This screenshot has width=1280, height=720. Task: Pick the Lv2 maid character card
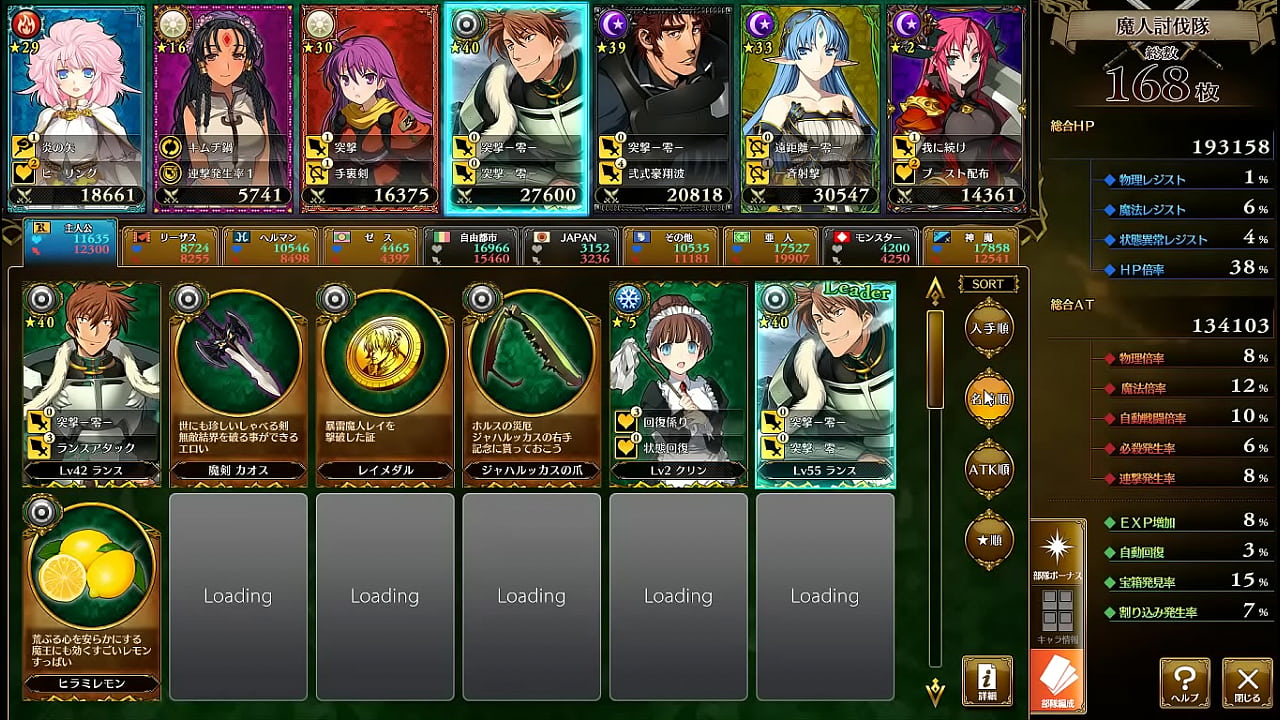point(678,383)
